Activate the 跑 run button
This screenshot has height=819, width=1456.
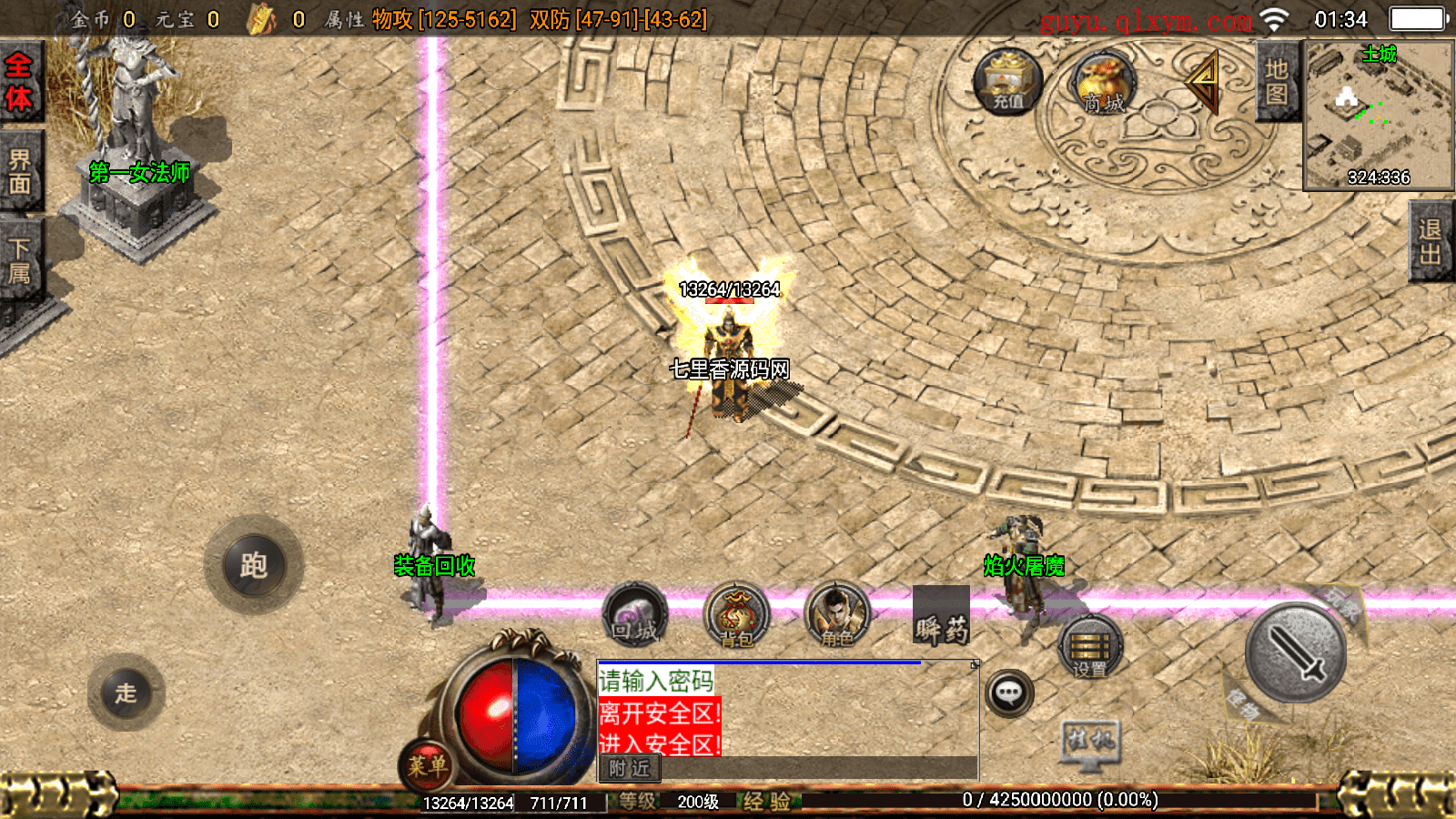tap(253, 565)
